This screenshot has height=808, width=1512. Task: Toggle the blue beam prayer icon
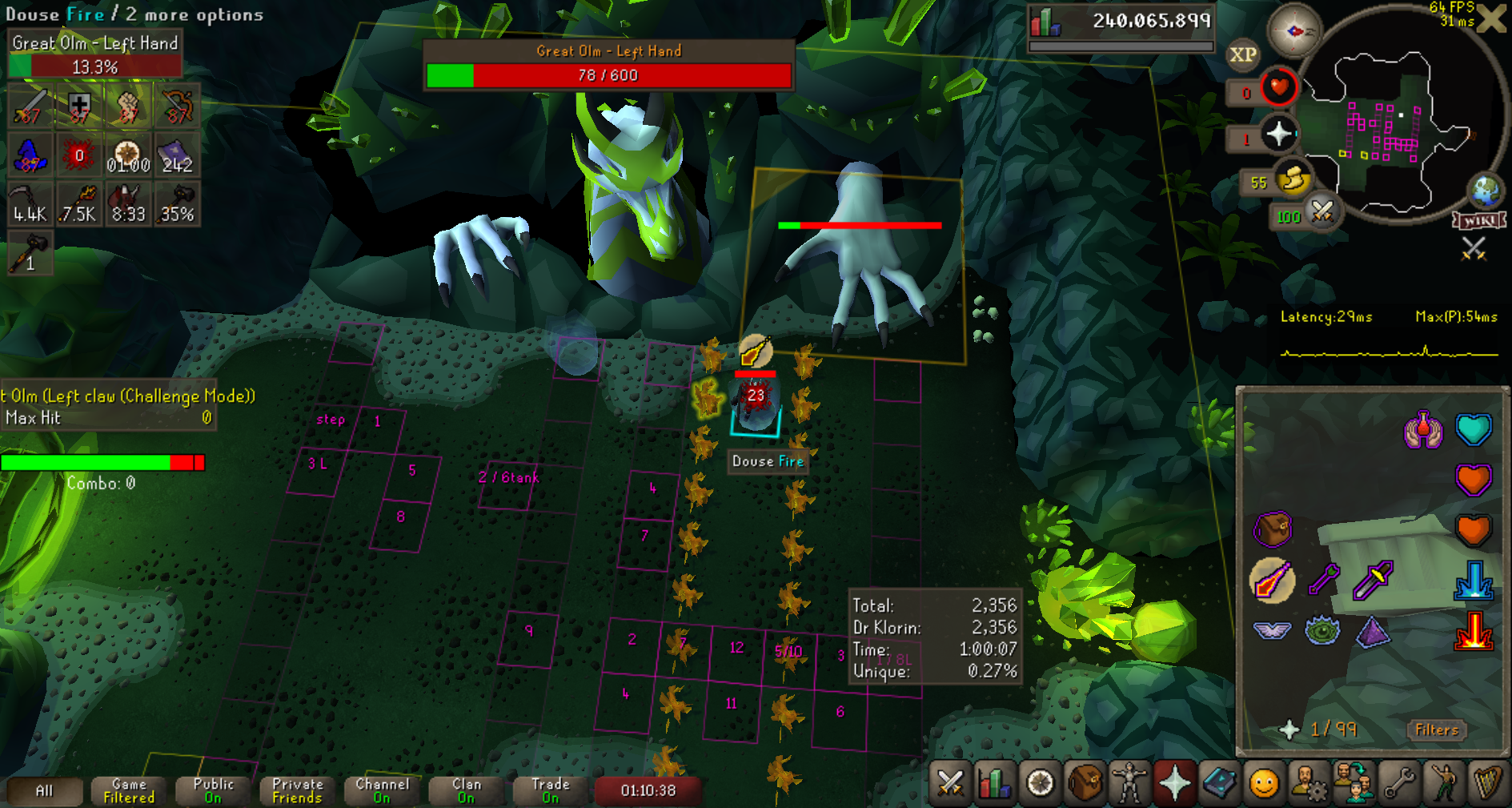click(x=1473, y=580)
